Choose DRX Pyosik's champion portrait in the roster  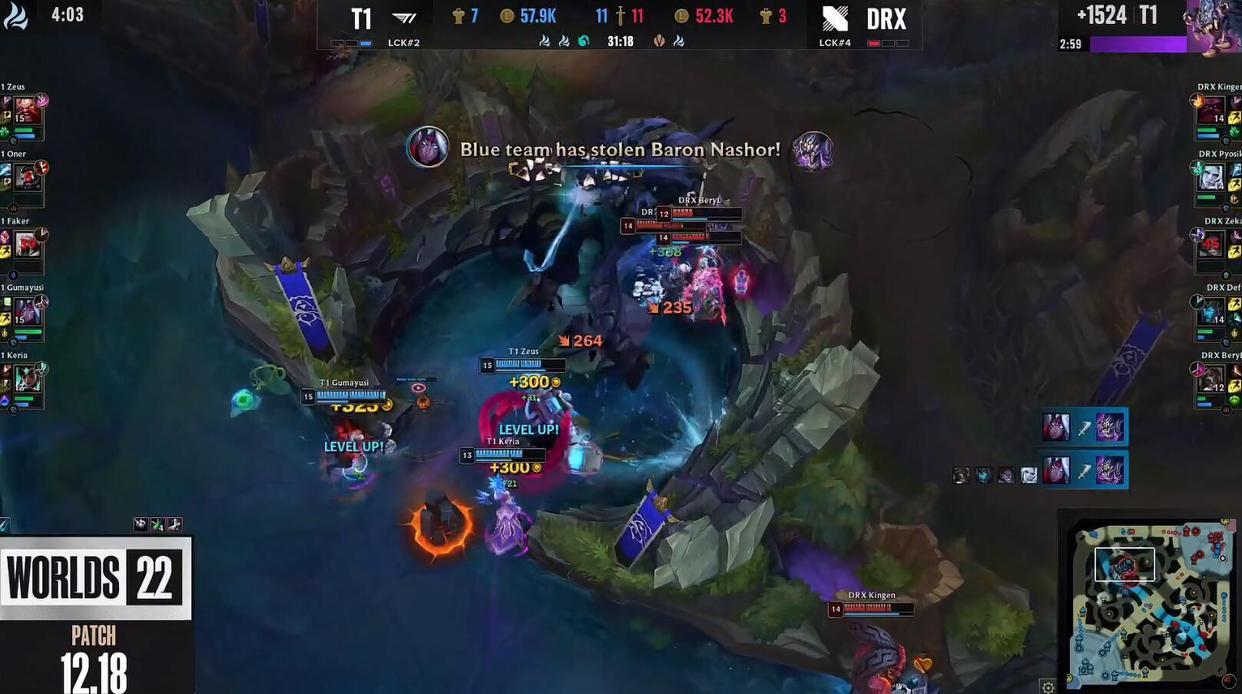point(1211,178)
